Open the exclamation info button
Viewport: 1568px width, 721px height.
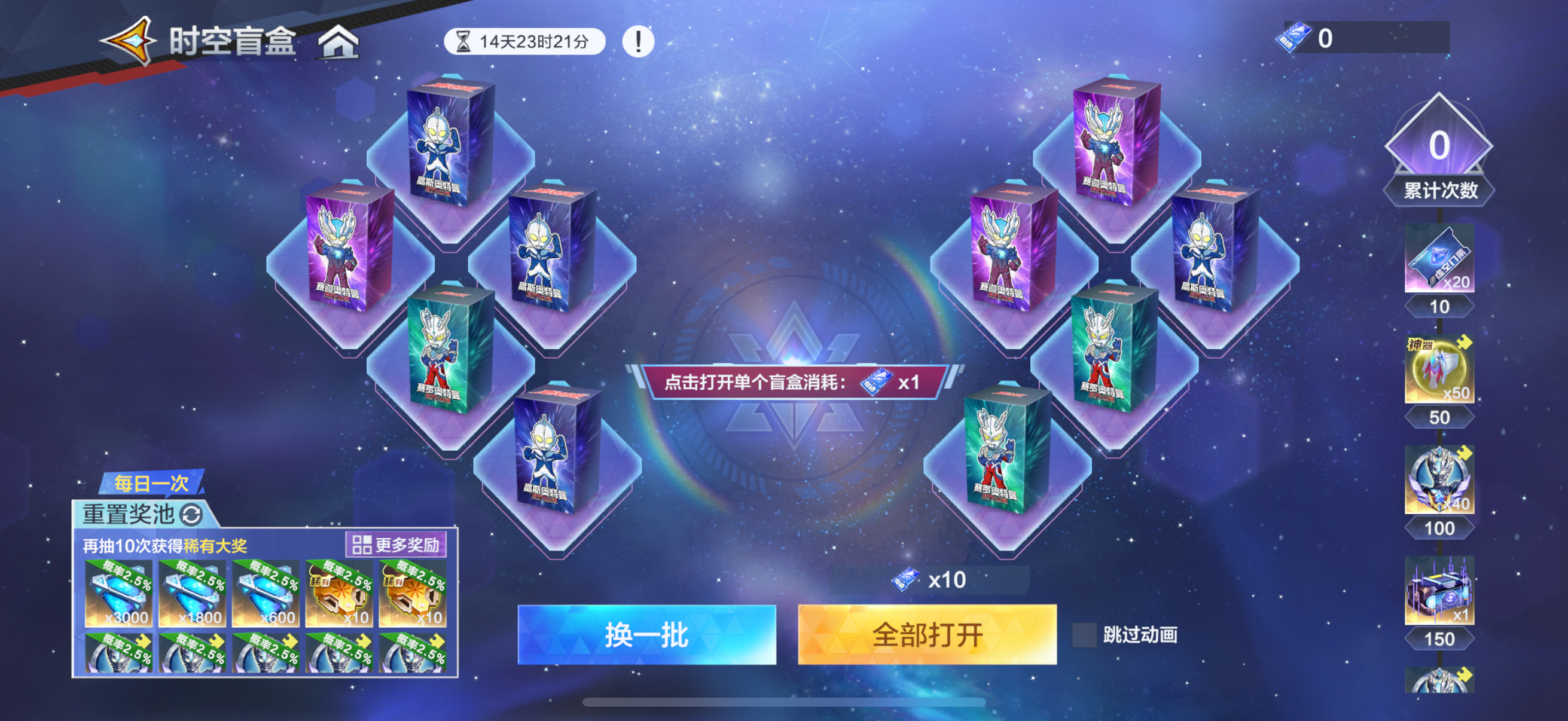[637, 42]
